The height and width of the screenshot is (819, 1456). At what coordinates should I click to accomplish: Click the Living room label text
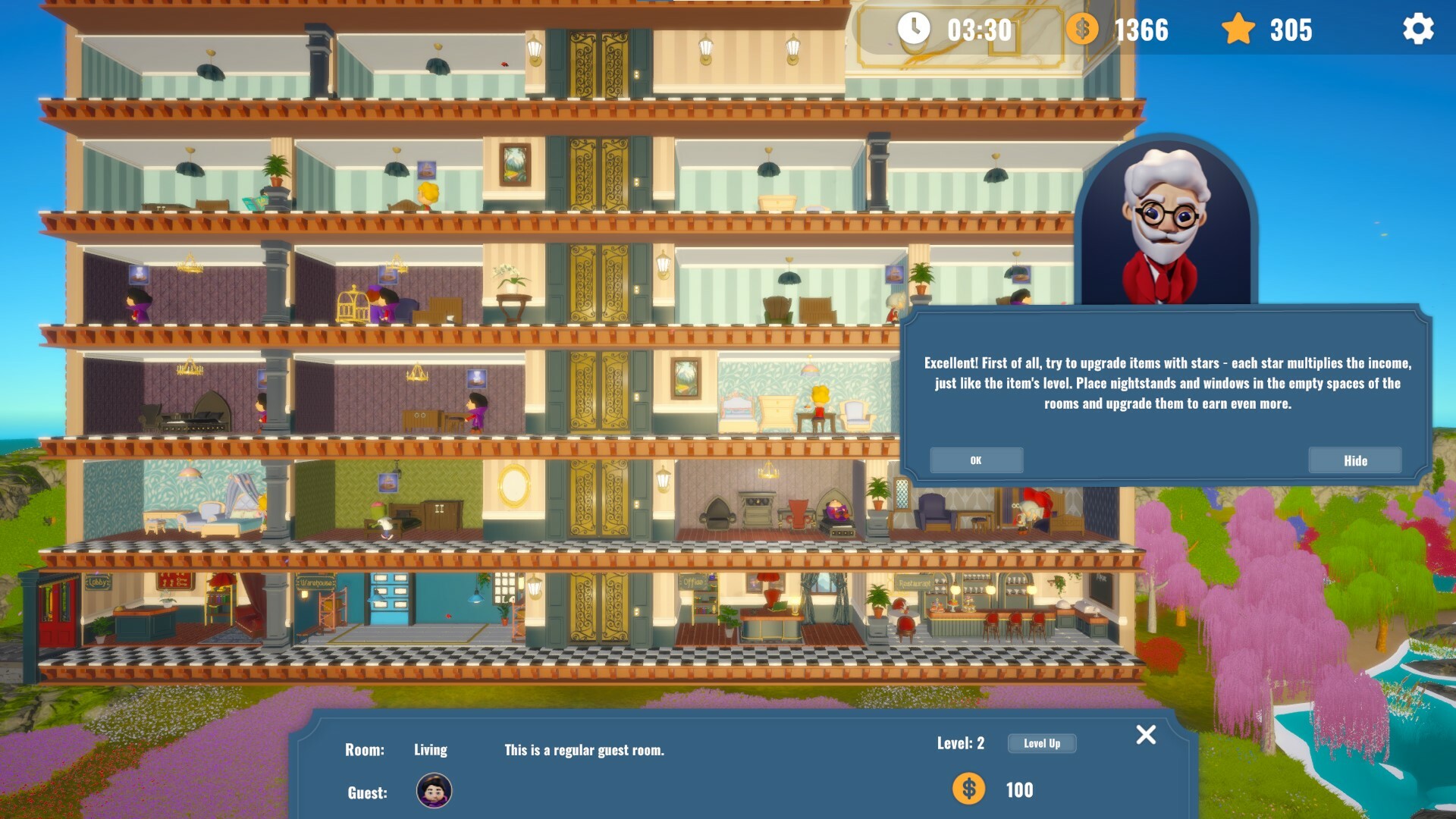coord(430,749)
